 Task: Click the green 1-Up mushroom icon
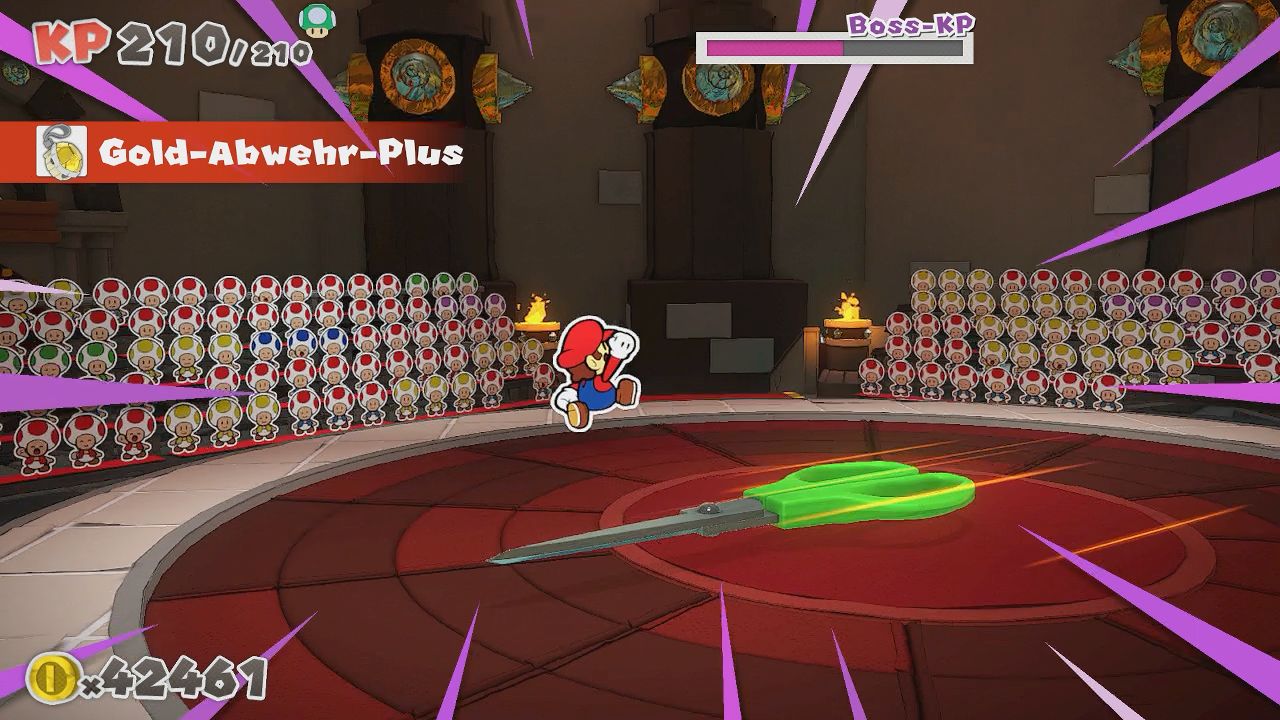point(318,20)
